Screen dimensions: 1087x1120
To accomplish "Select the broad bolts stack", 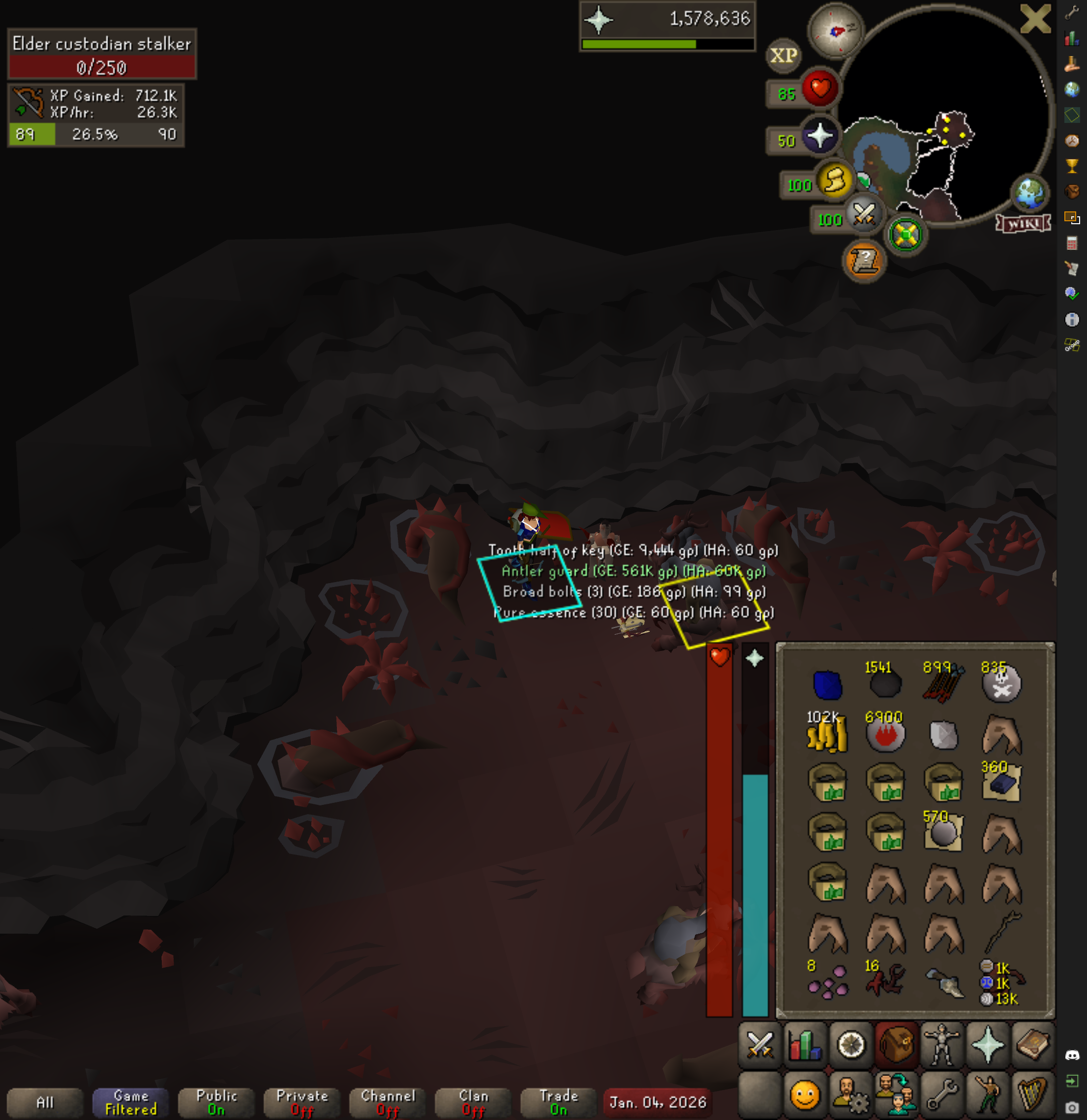I will [x=942, y=683].
